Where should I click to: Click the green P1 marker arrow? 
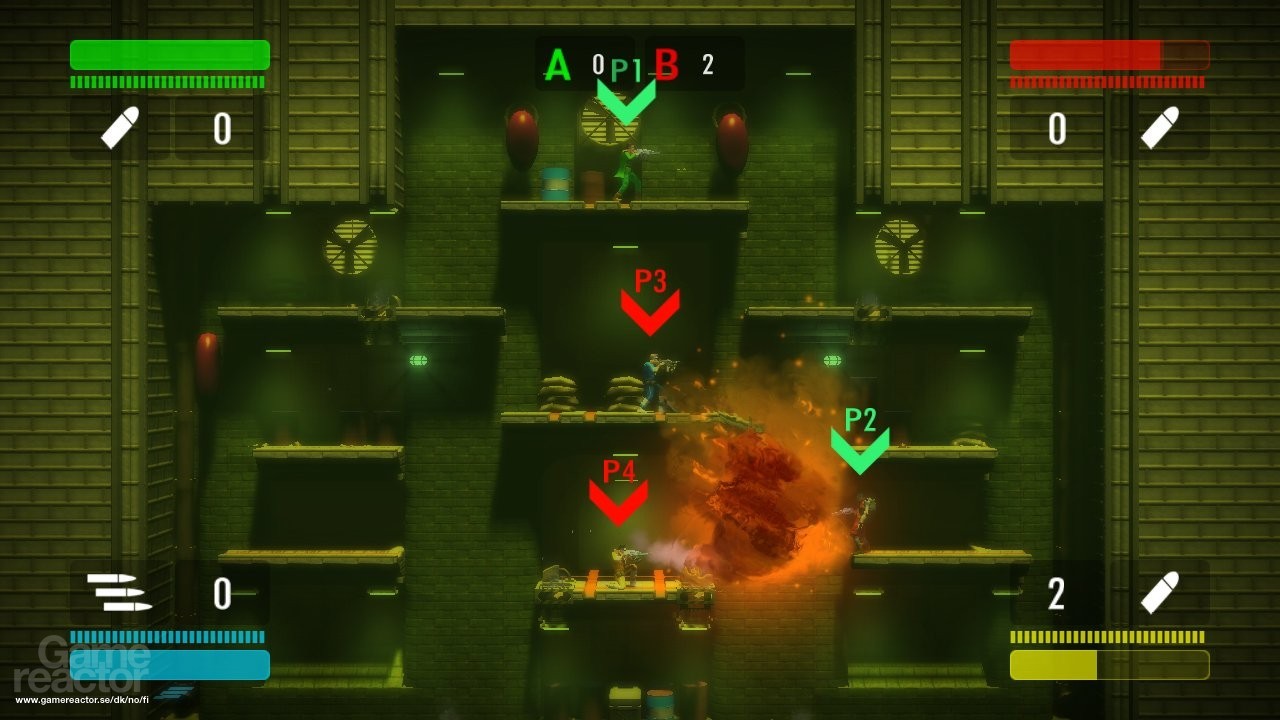[628, 98]
